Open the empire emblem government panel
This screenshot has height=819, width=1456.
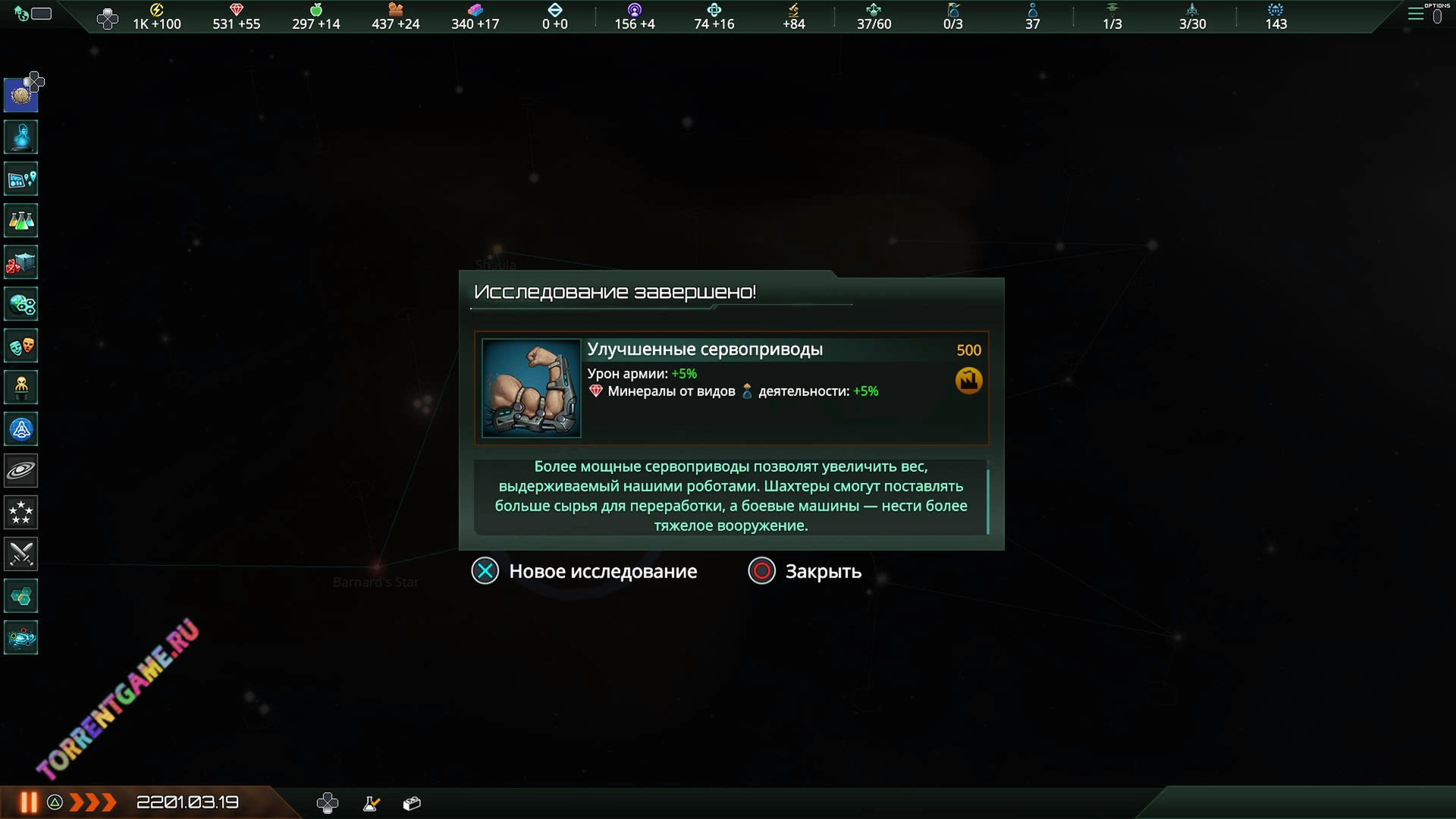point(21,96)
